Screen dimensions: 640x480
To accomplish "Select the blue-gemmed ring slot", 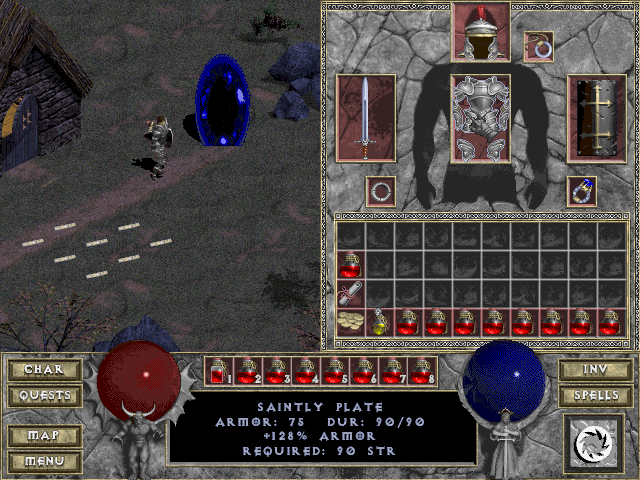I will [582, 190].
